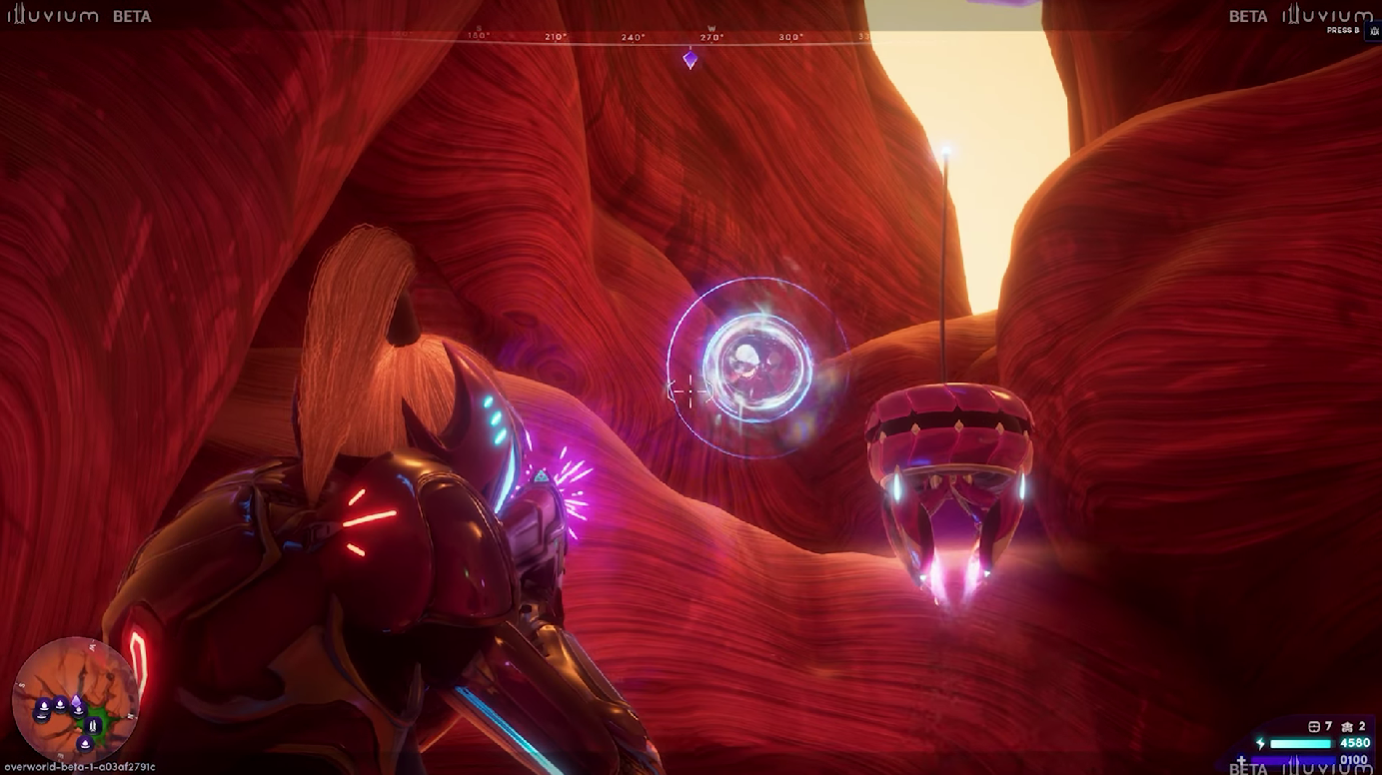The width and height of the screenshot is (1382, 775).
Task: Open the square icon beside the PRESS B label
Action: [1374, 31]
